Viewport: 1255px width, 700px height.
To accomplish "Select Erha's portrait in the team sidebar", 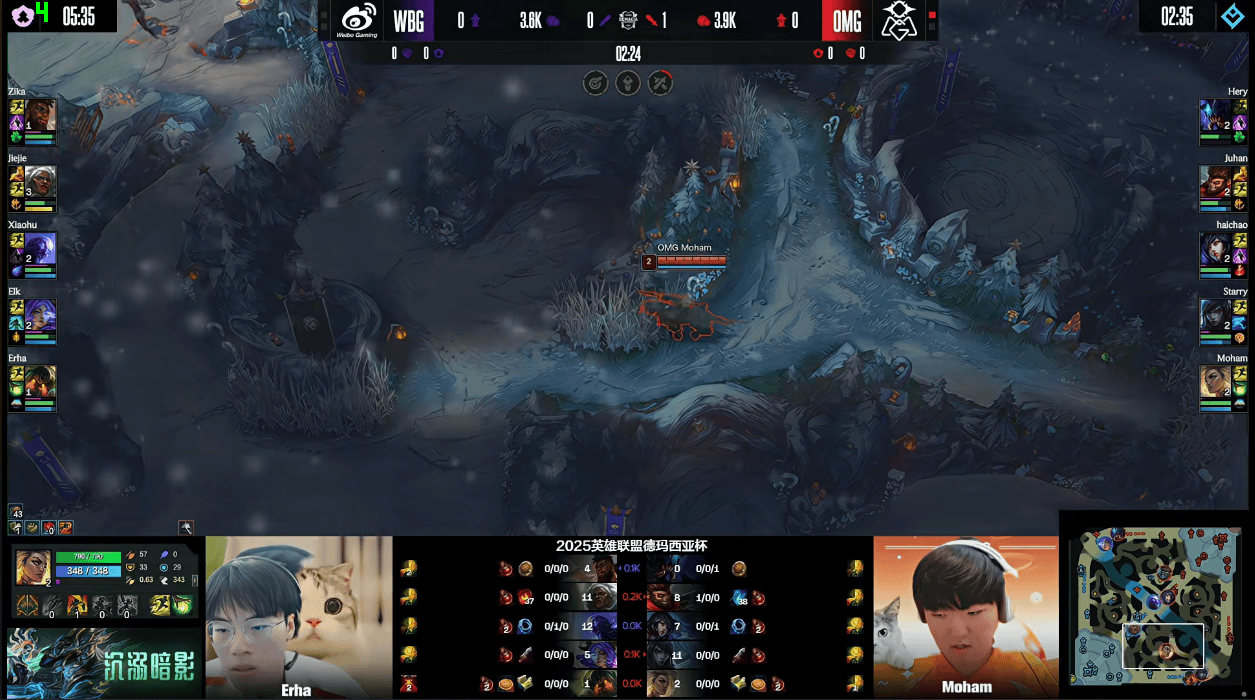I will tap(41, 381).
